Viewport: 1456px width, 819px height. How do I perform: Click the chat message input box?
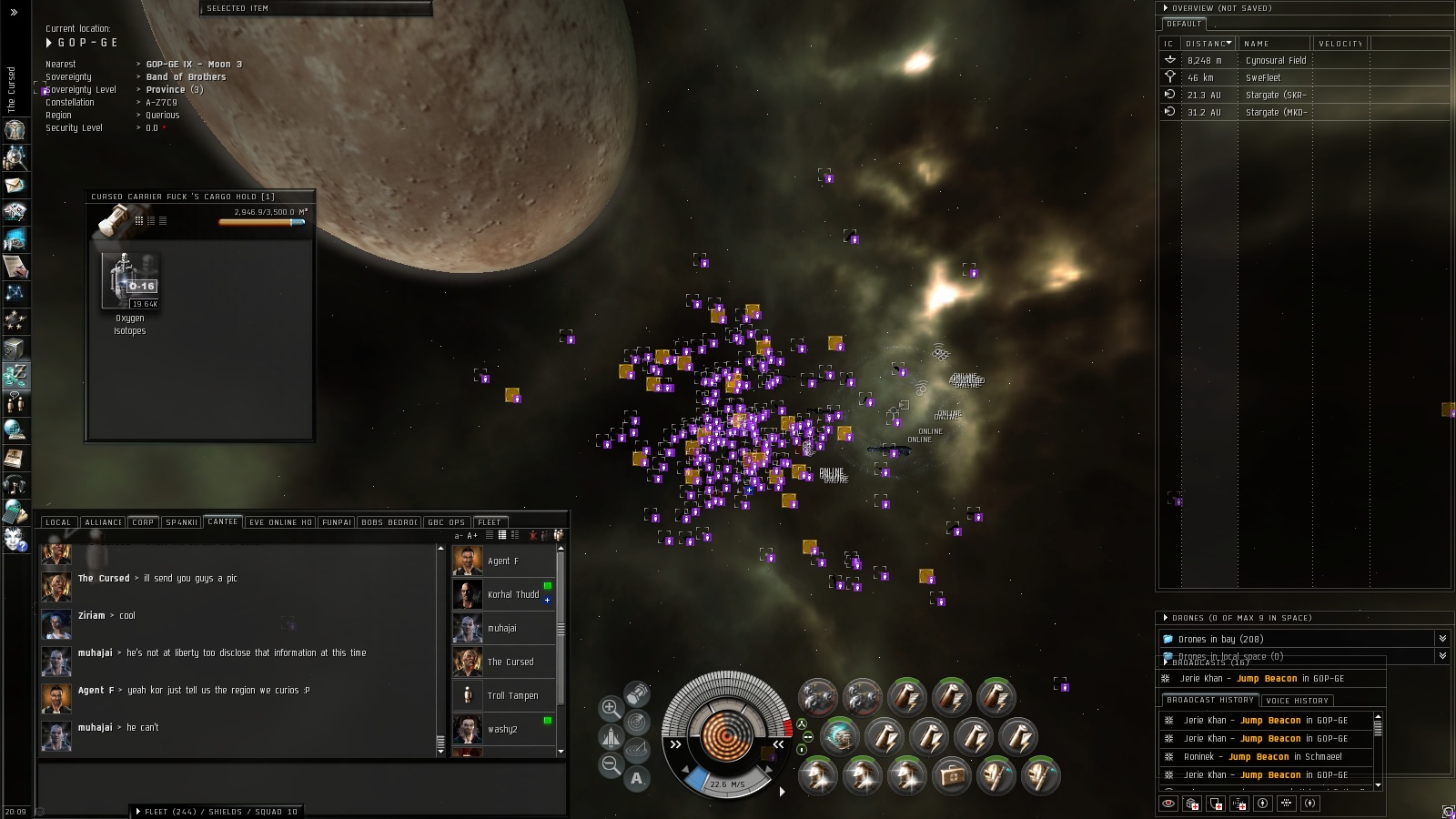(300, 782)
